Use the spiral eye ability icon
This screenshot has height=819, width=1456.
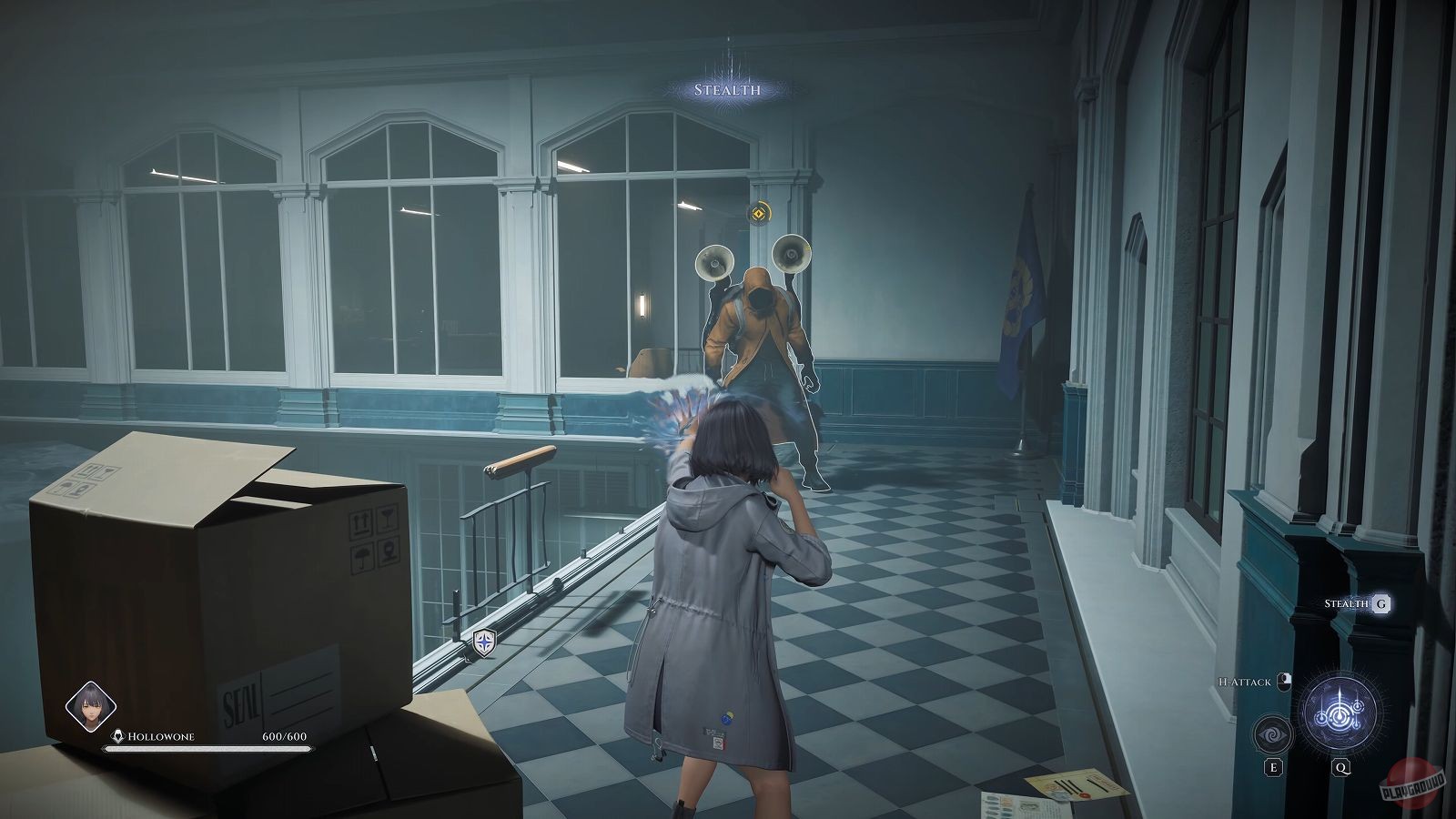pyautogui.click(x=1272, y=735)
